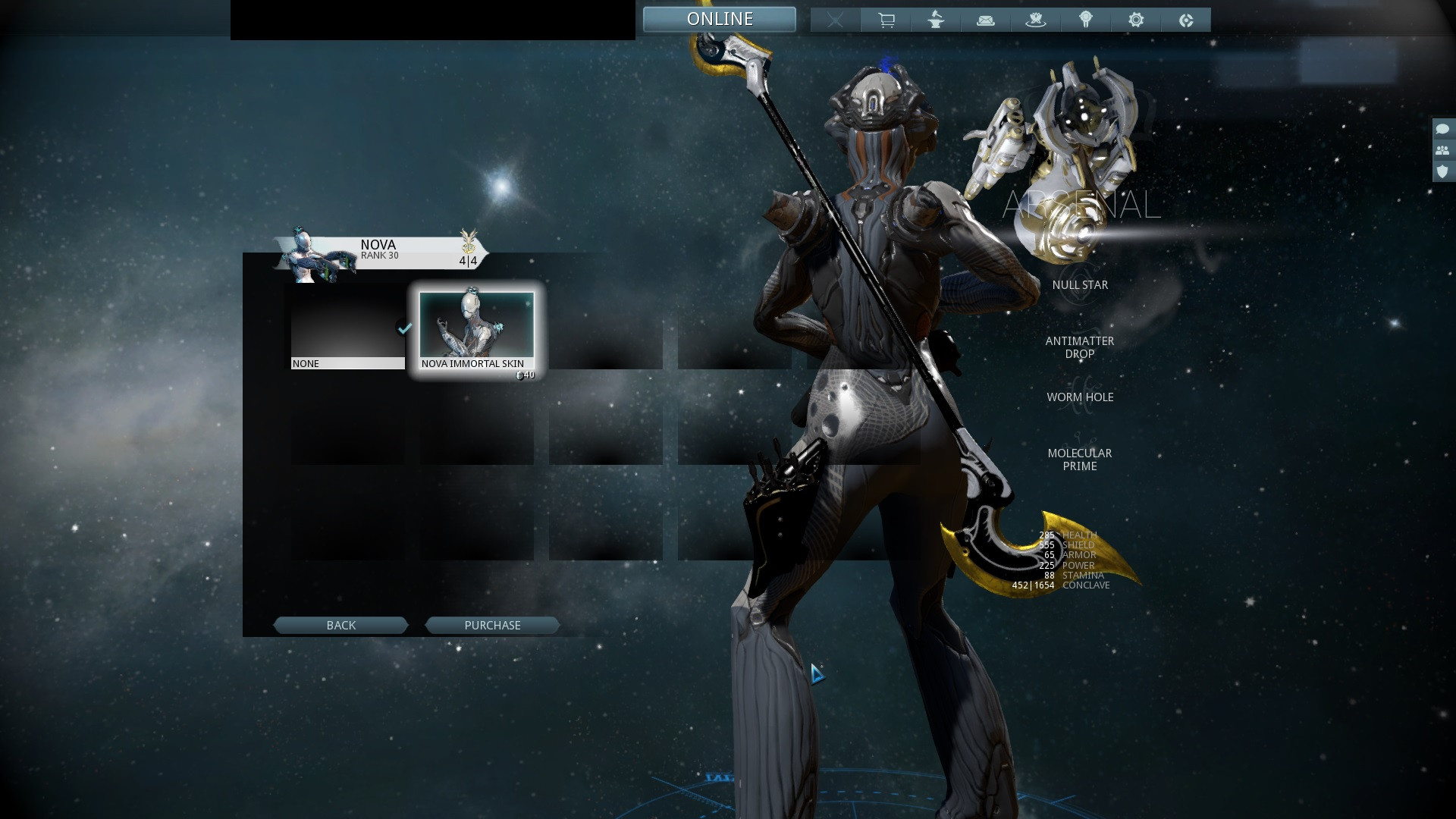Open the anvil foundry icon
1456x819 pixels.
tap(936, 20)
